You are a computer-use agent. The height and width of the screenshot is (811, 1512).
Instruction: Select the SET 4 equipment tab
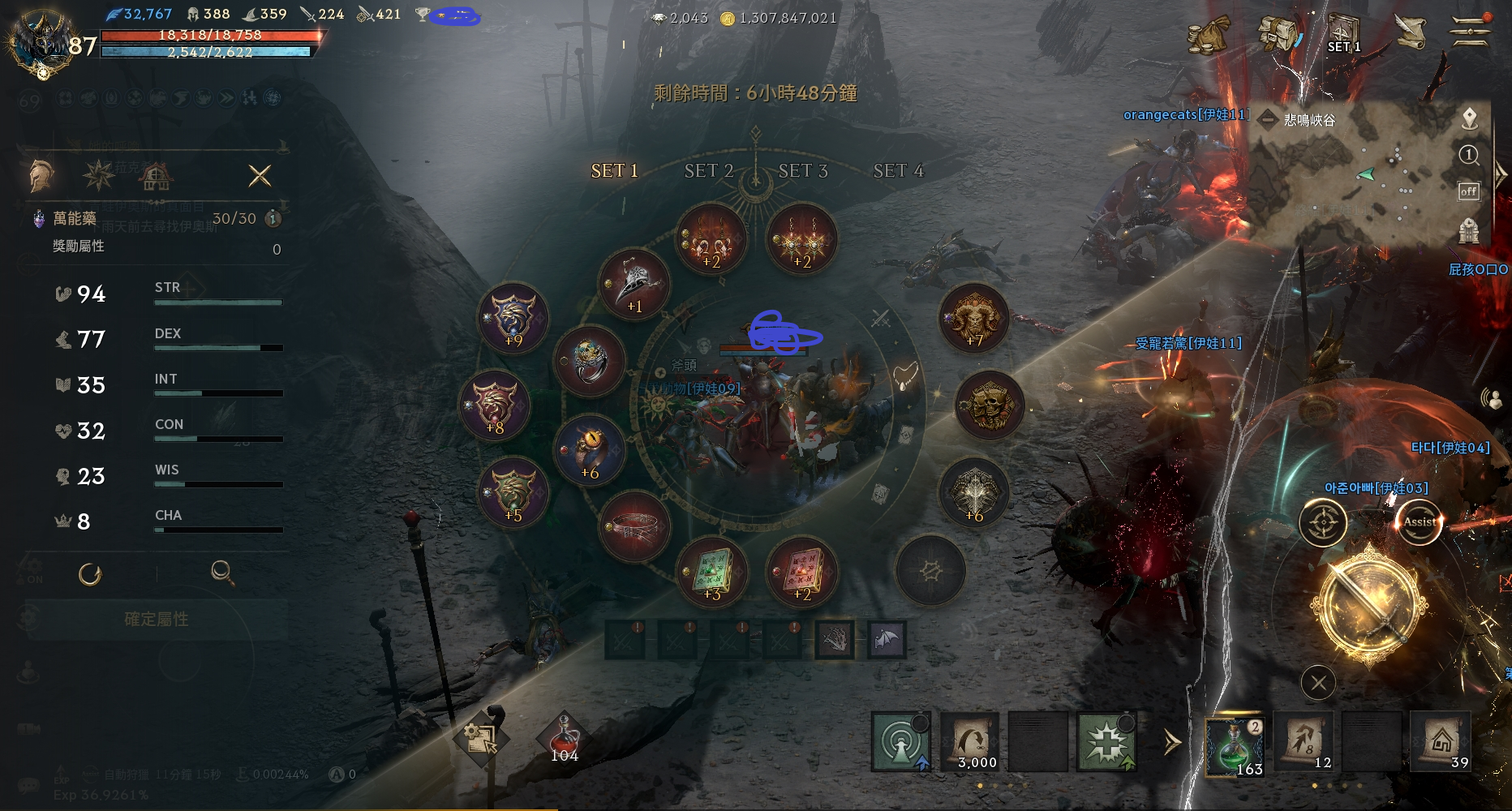898,171
